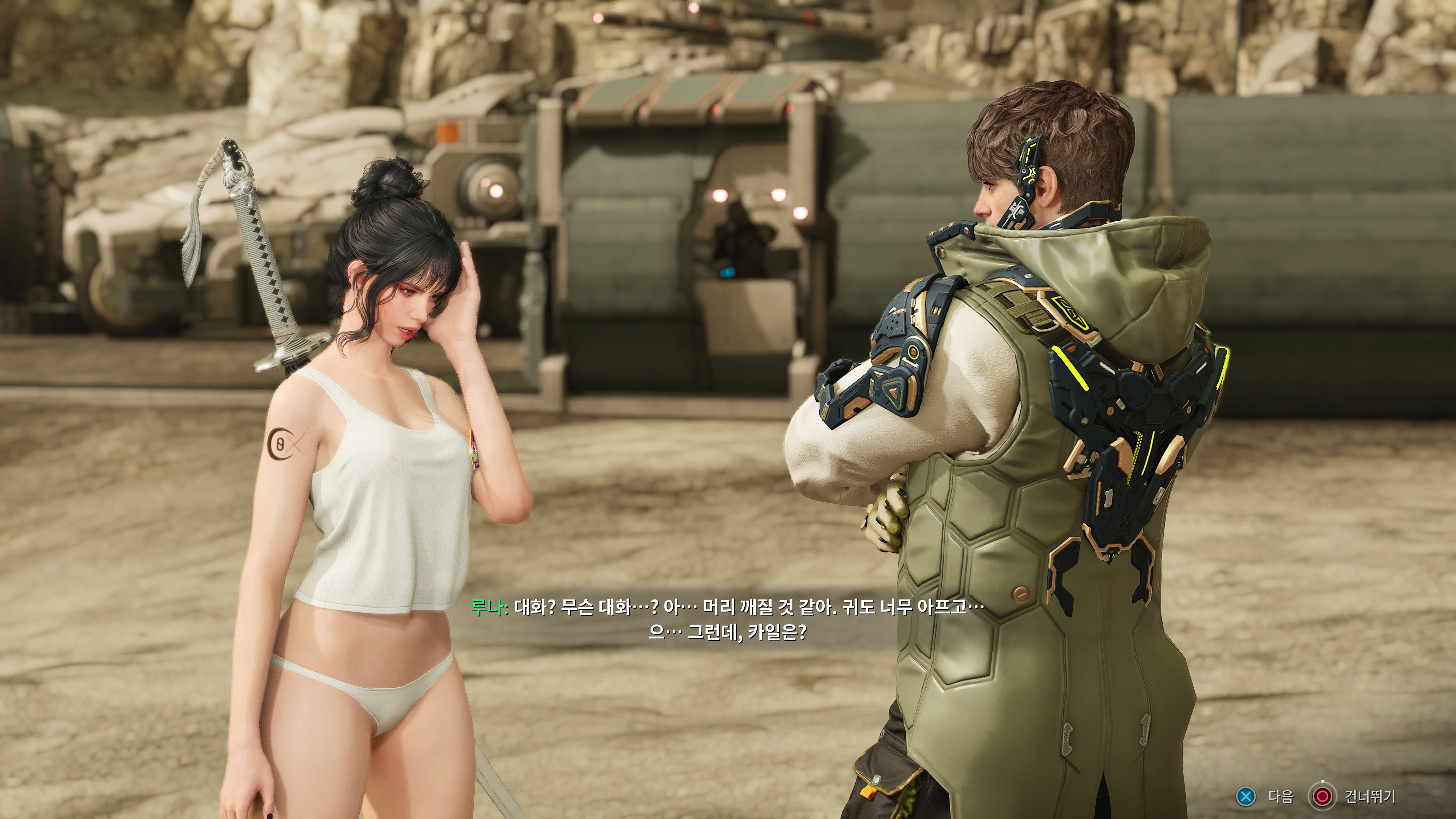This screenshot has height=819, width=1456.
Task: Click the orange marker panel on the transport container
Action: coord(447,131)
